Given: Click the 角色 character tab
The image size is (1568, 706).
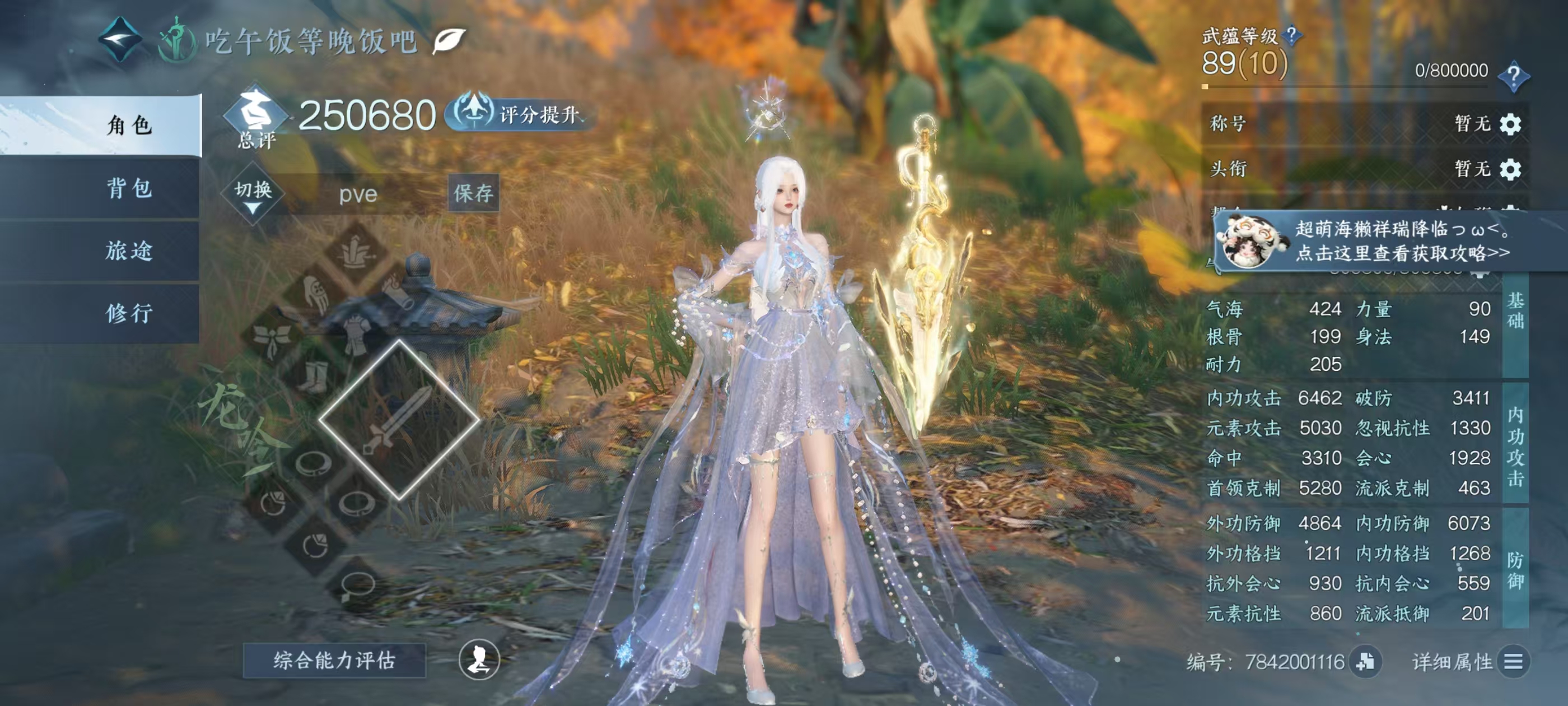Looking at the screenshot, I should [129, 125].
